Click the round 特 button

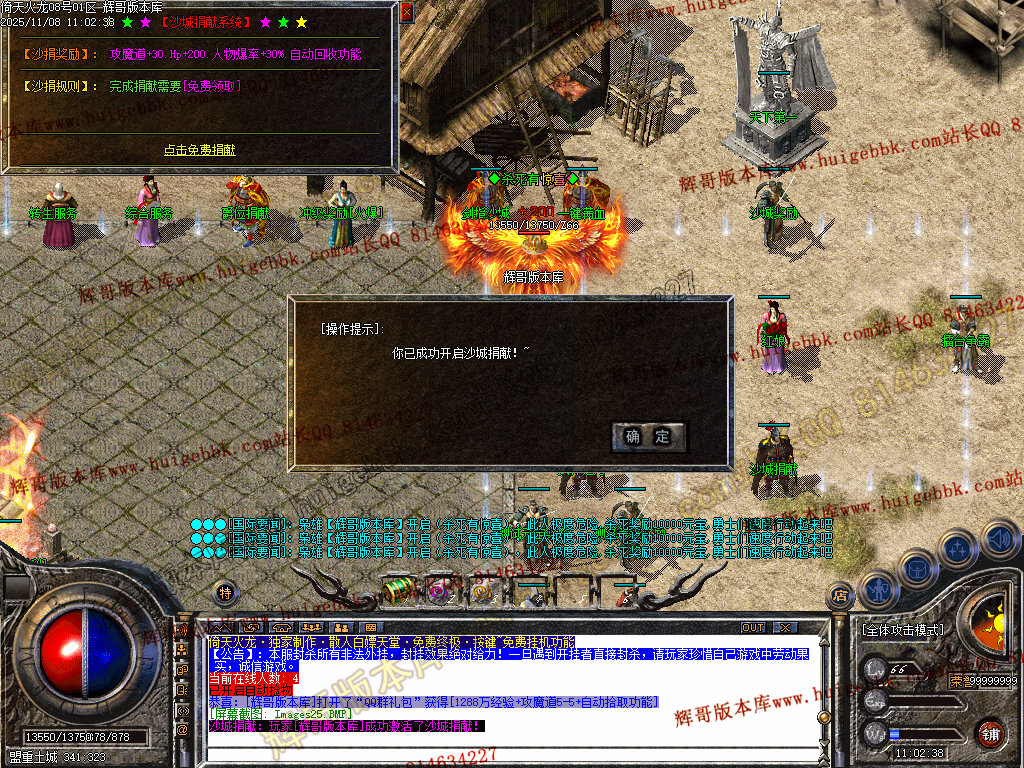pos(226,592)
